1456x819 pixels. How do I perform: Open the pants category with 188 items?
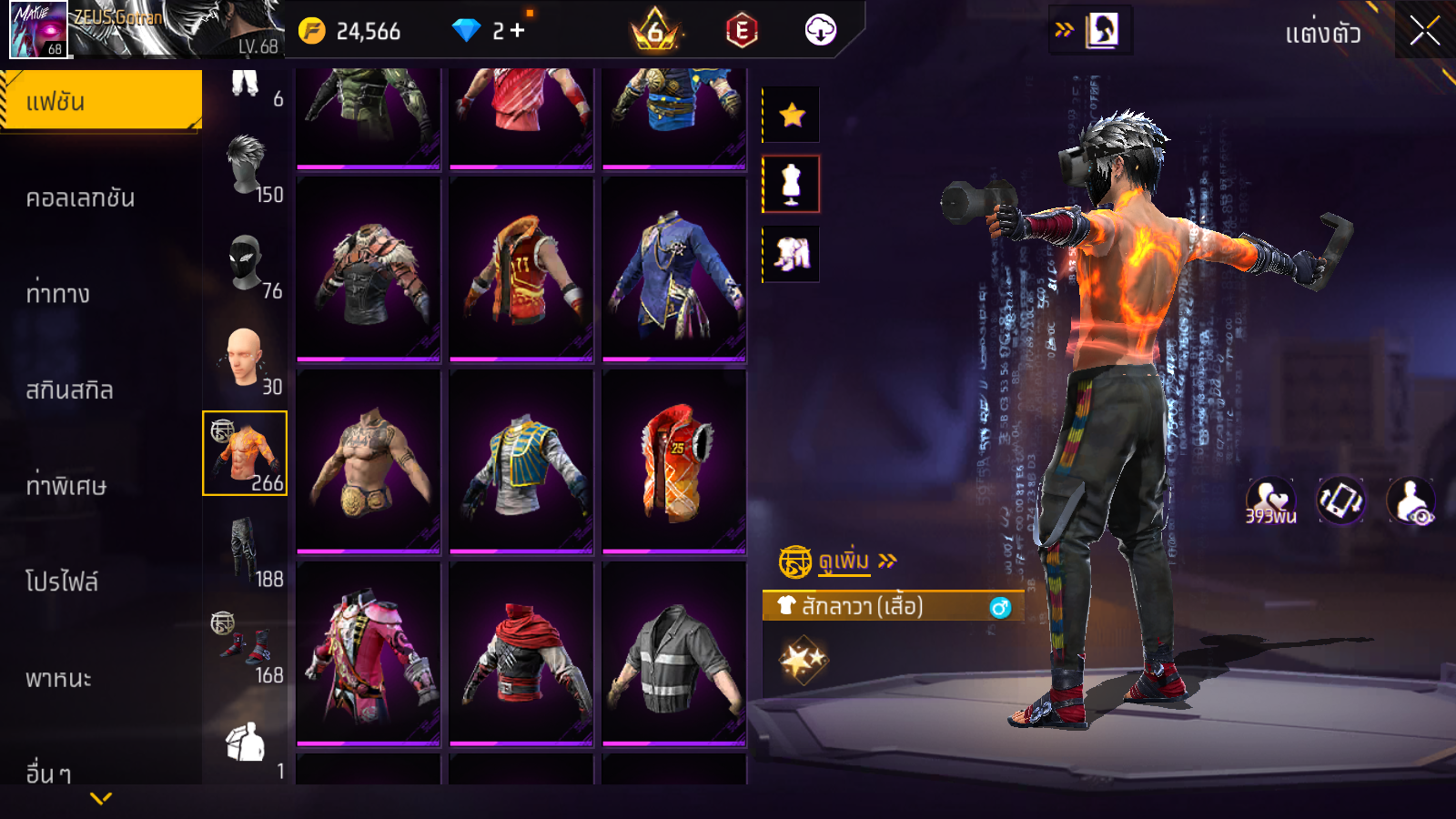pos(246,551)
